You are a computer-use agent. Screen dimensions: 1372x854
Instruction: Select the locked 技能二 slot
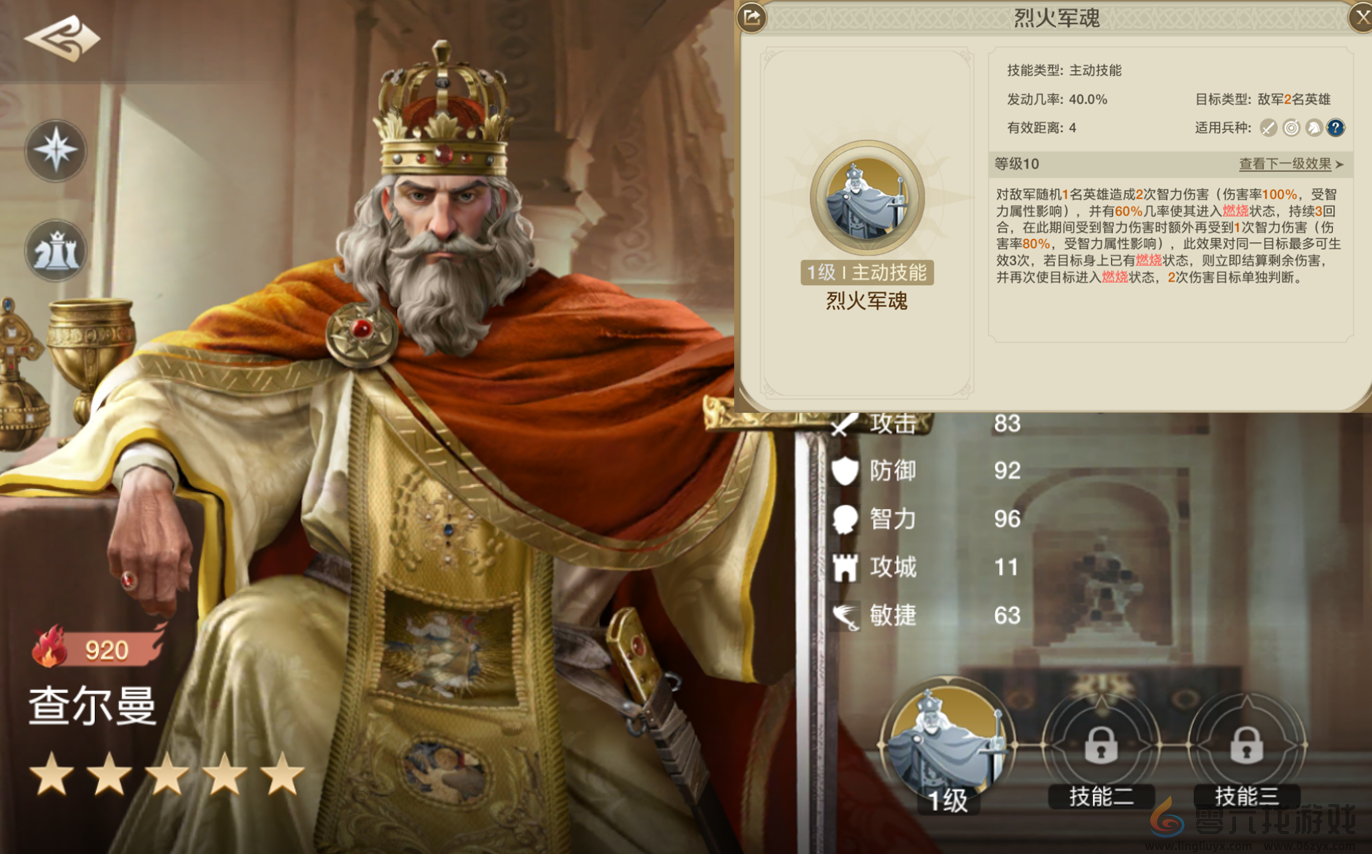(x=1100, y=745)
